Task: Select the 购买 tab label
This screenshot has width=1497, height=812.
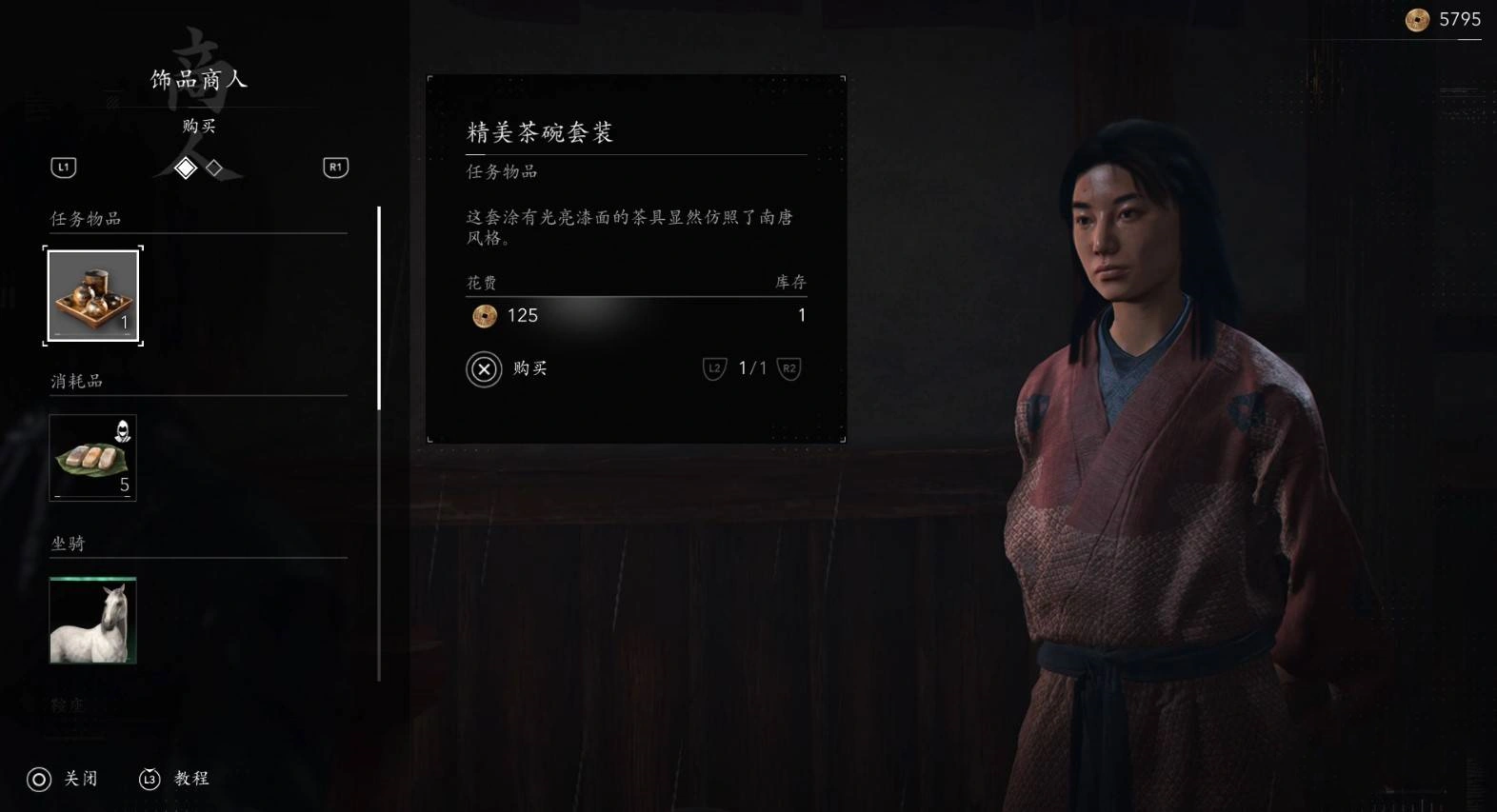Action: click(x=197, y=126)
